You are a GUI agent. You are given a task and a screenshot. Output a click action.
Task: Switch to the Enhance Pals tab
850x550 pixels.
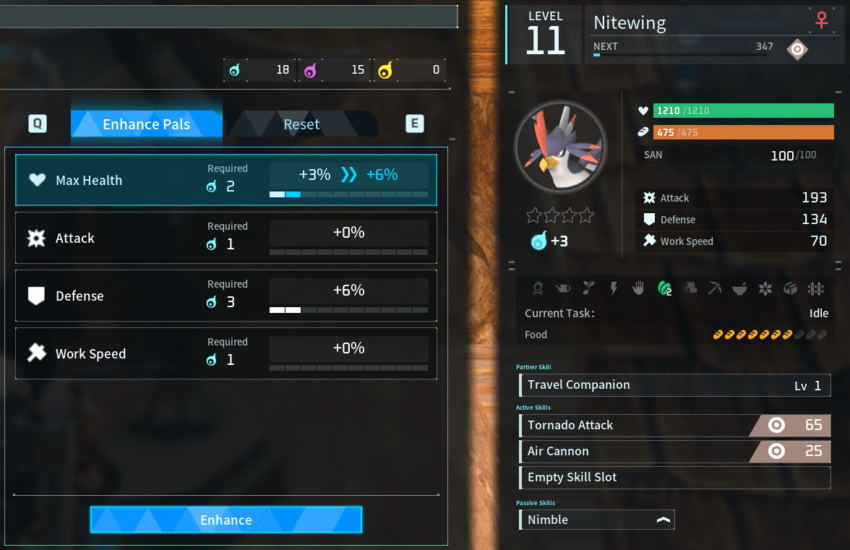[146, 124]
